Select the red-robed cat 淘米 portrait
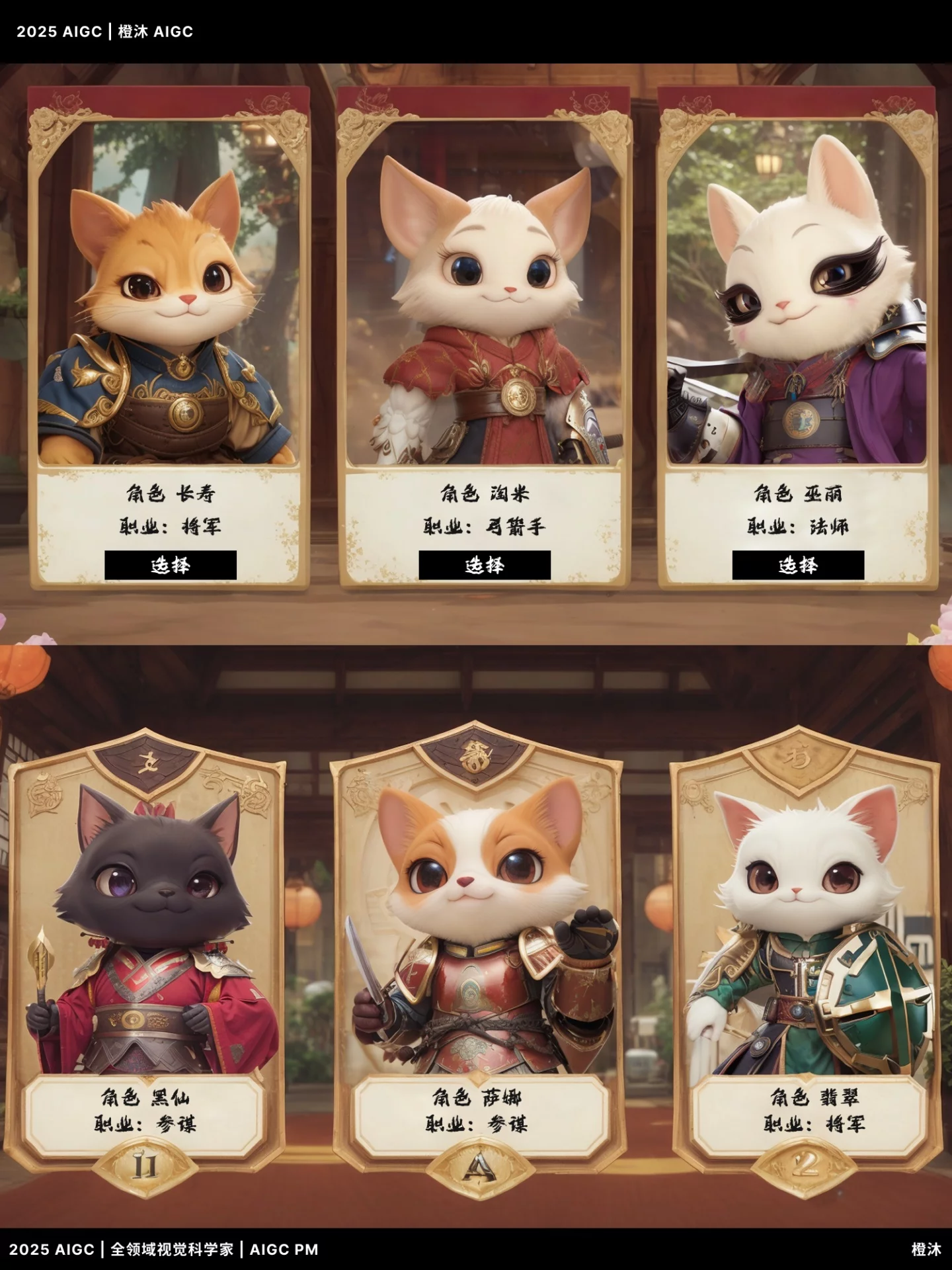 click(x=483, y=311)
